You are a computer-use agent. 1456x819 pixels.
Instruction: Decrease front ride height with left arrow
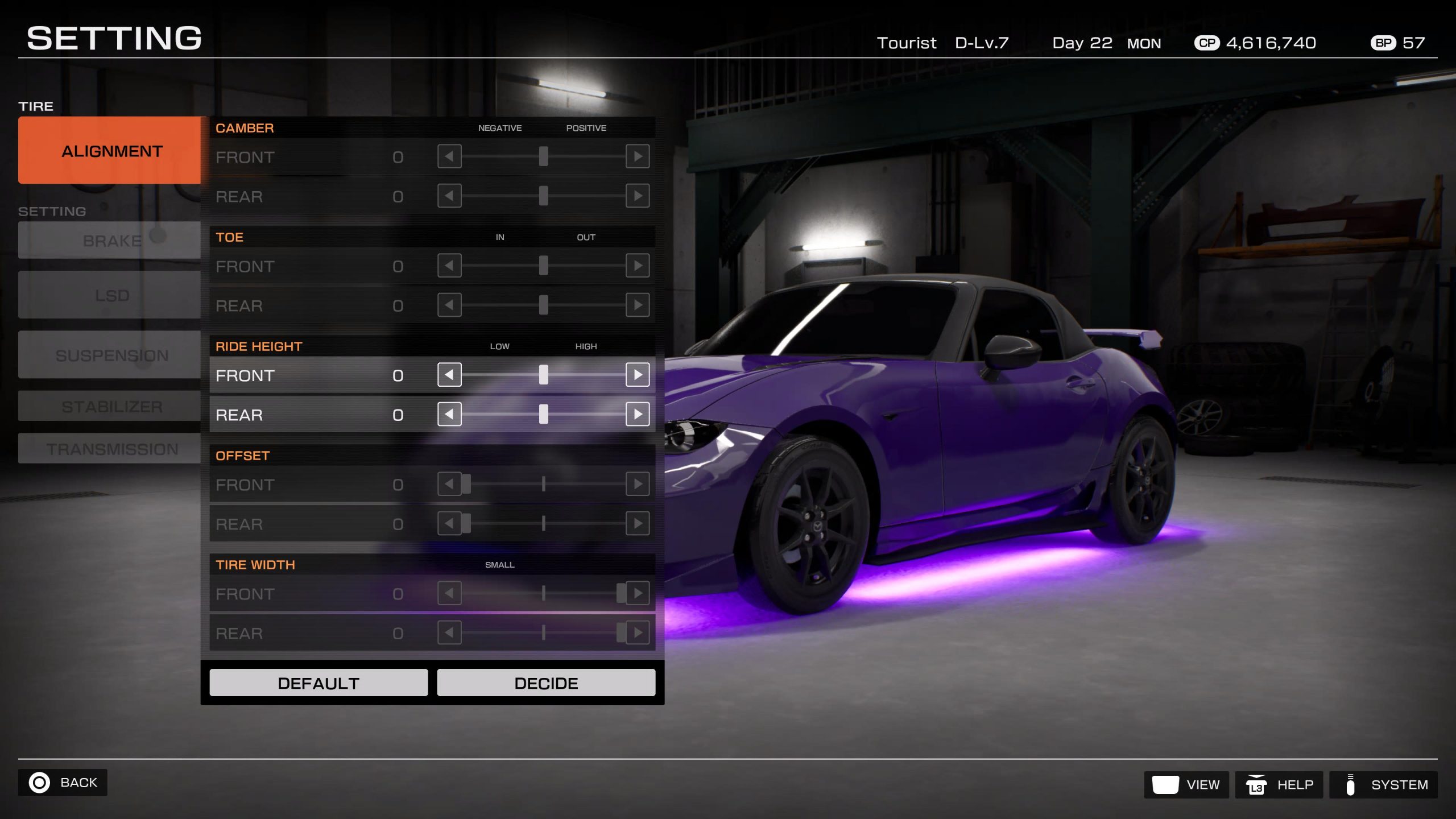point(449,375)
